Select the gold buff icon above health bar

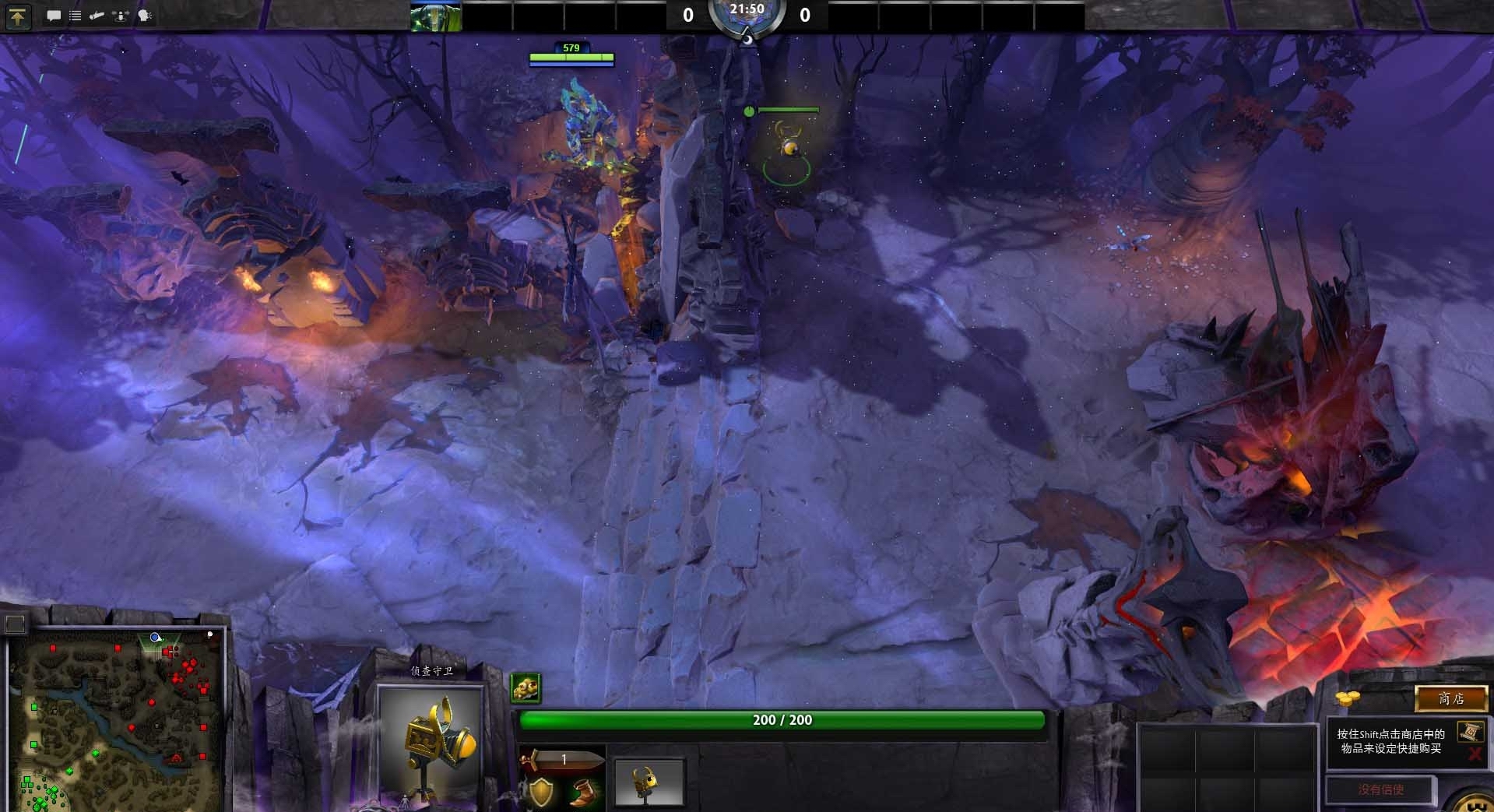point(526,687)
